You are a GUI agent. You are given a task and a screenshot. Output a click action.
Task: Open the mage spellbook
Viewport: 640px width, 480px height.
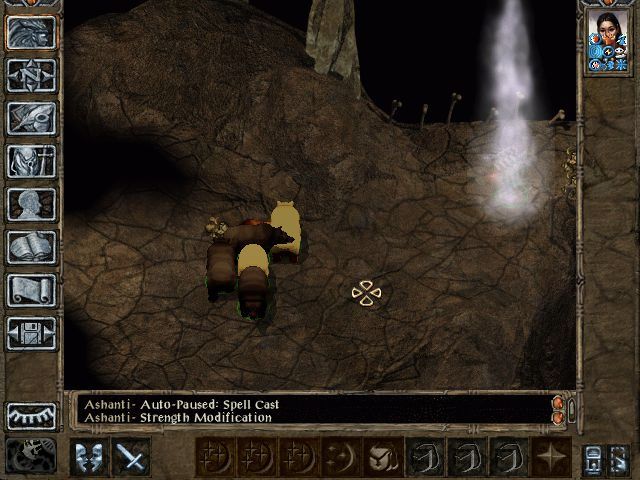point(31,247)
